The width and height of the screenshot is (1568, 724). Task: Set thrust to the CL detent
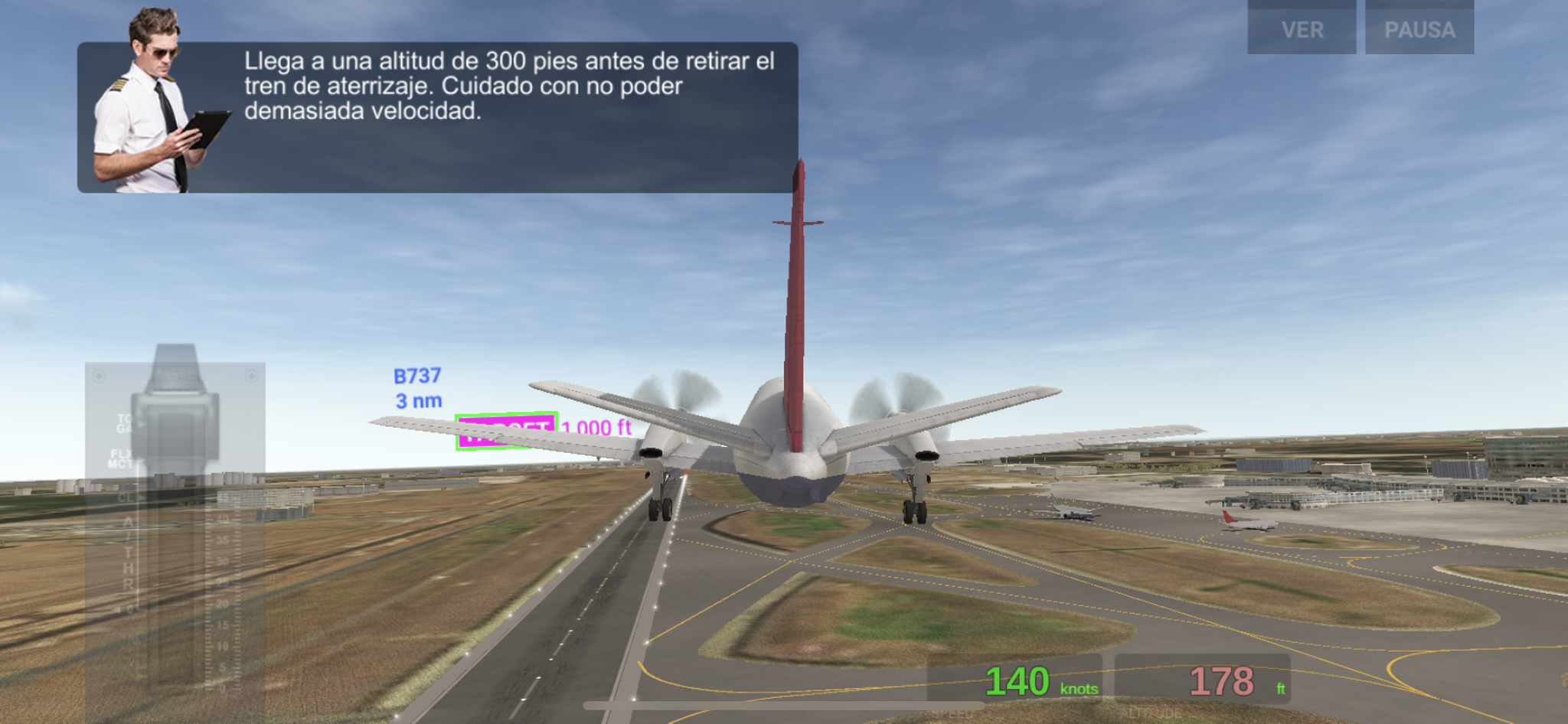click(x=126, y=497)
